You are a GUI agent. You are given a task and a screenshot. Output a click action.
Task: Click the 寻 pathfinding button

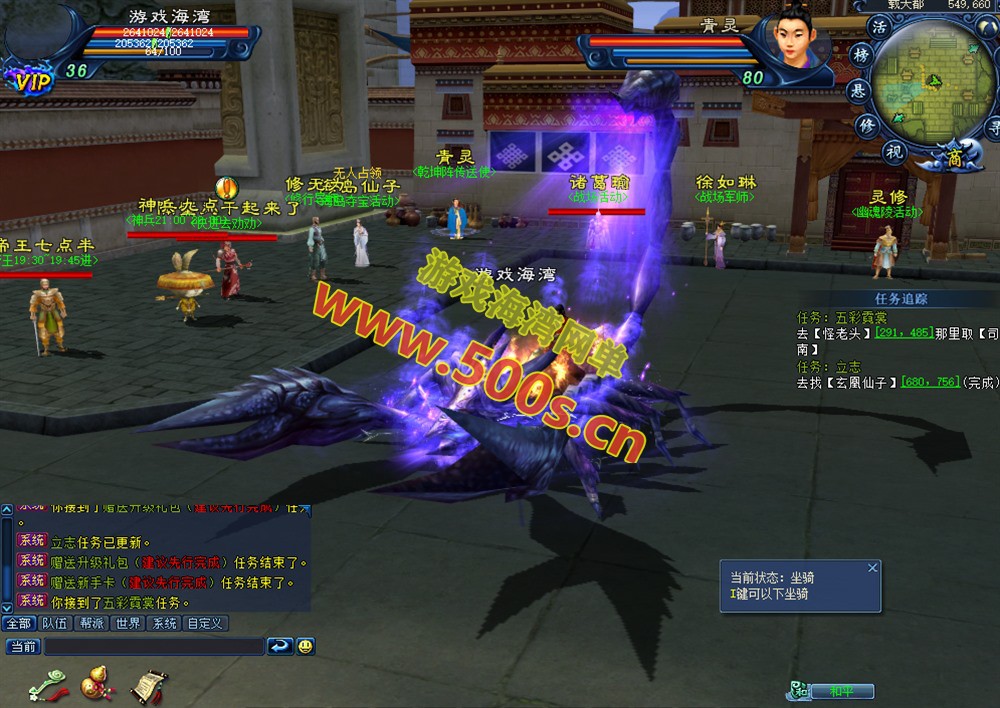pyautogui.click(x=993, y=127)
